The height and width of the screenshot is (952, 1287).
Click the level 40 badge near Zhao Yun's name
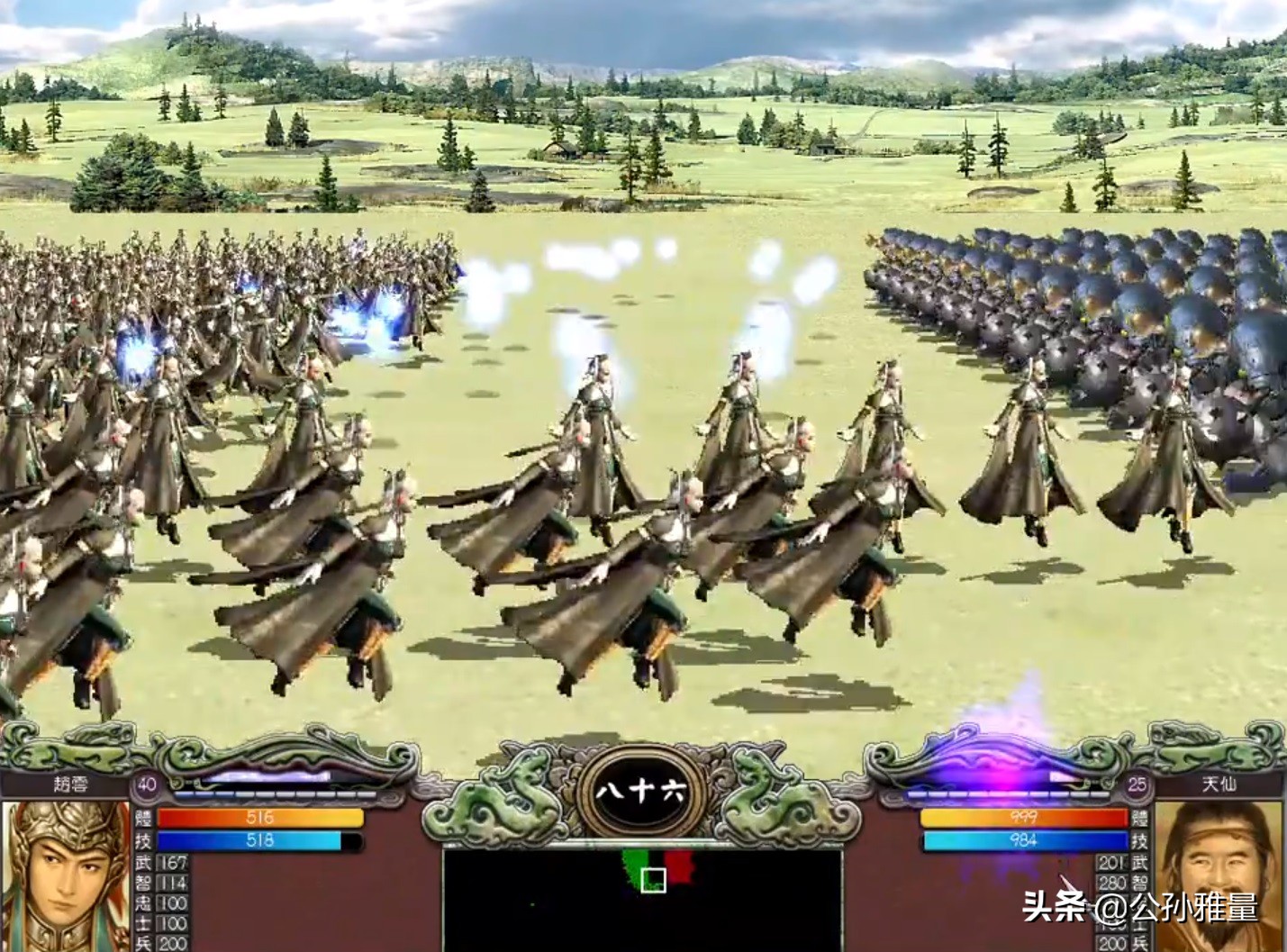tap(145, 786)
